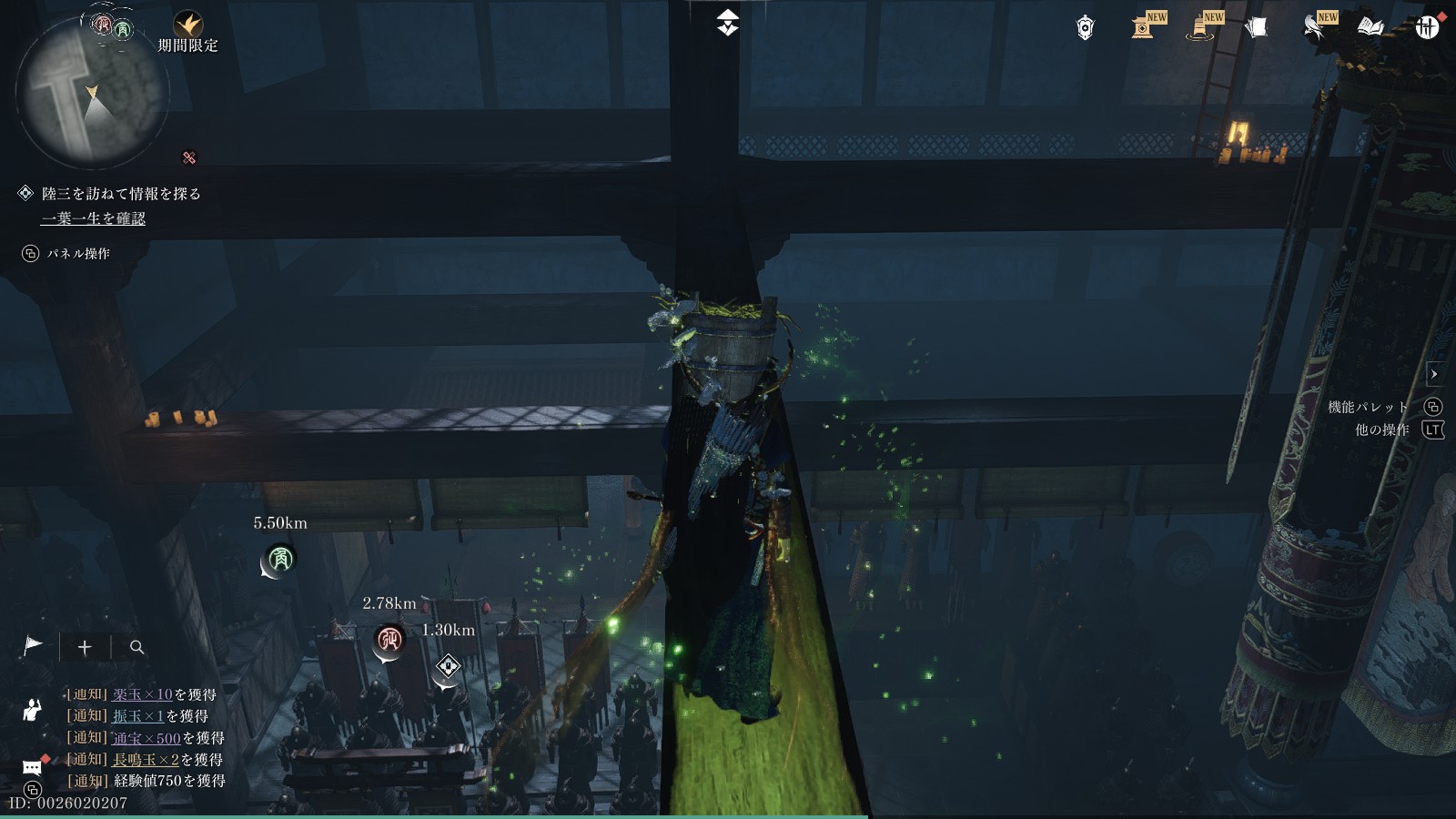1456x819 pixels.
Task: Open the magnifying glass search button
Action: (137, 647)
